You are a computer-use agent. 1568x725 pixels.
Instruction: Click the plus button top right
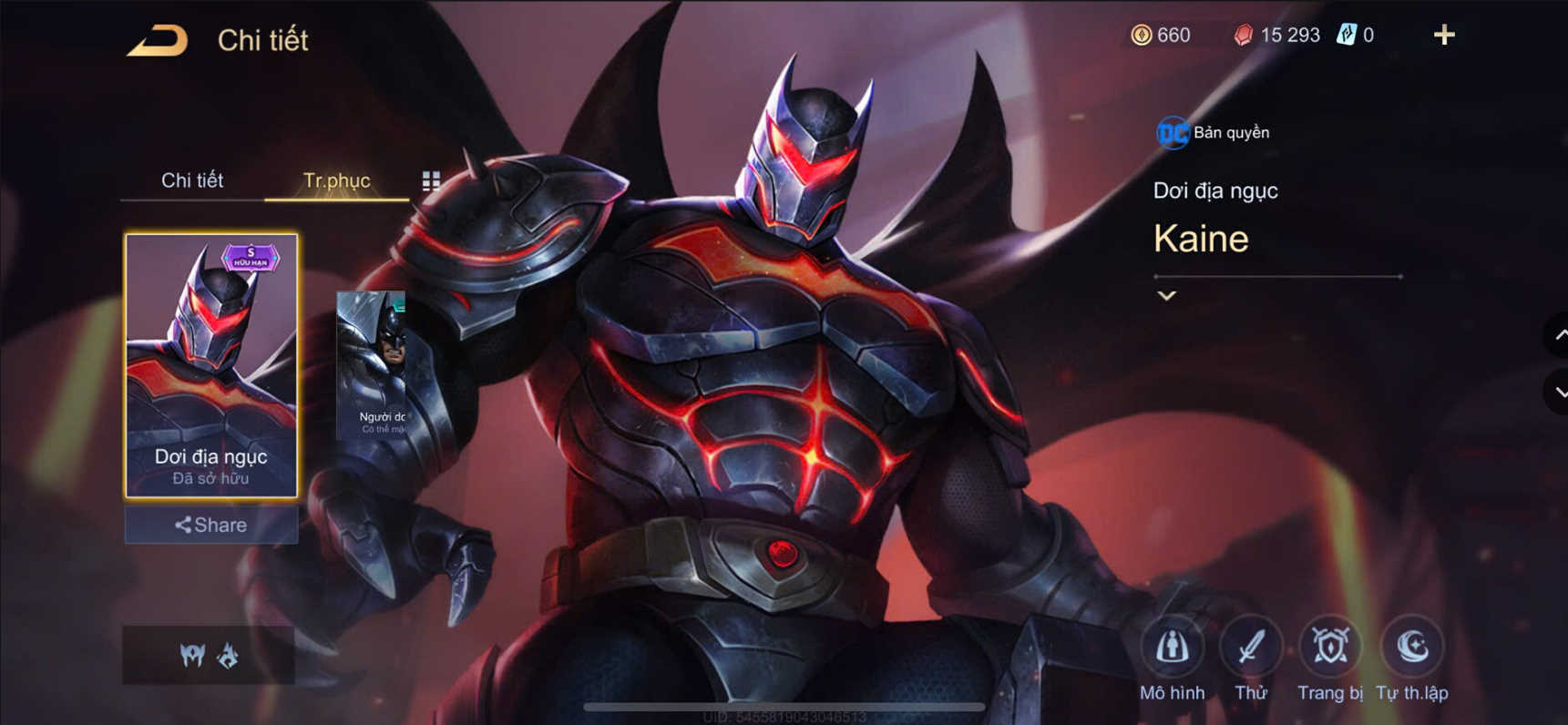(x=1444, y=35)
